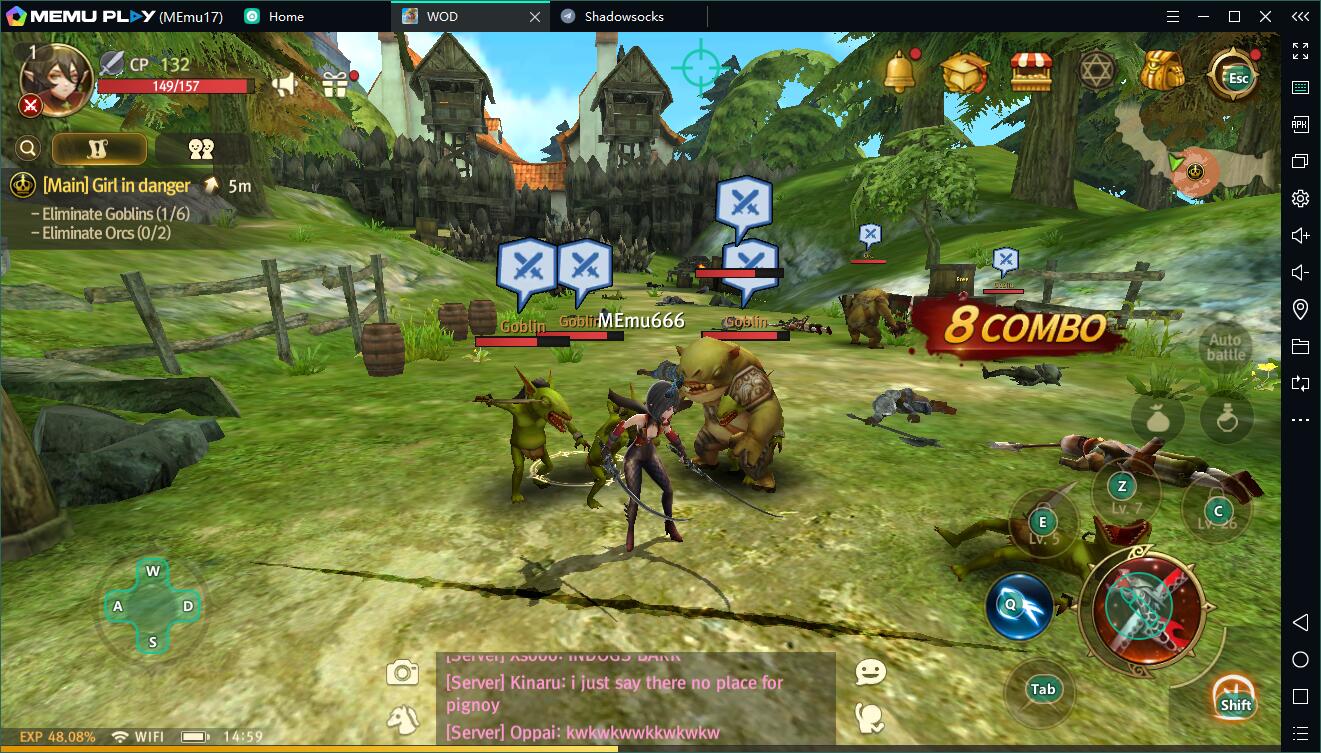
Task: Open the notification bell icon
Action: [900, 72]
